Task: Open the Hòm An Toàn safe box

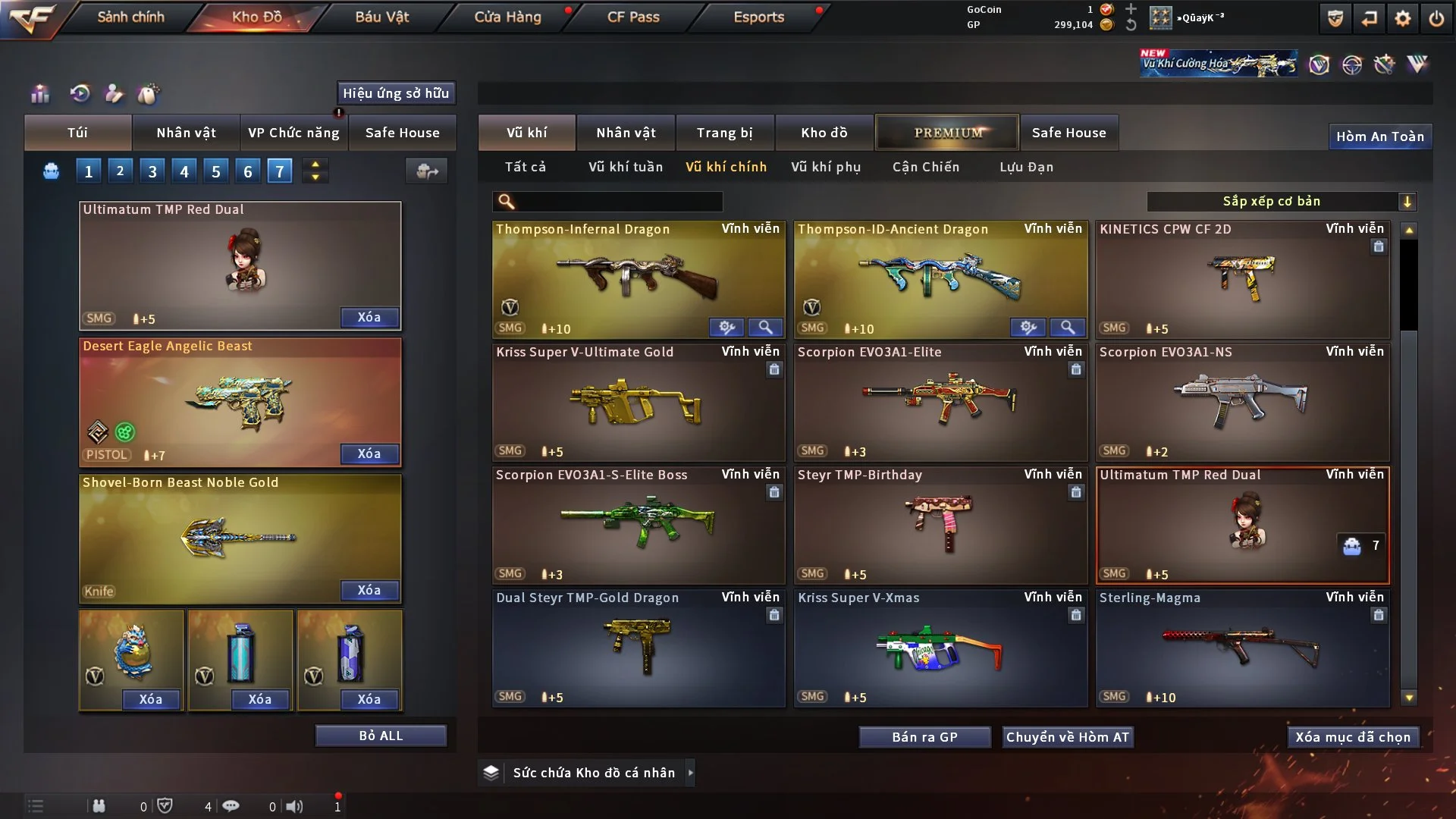Action: (x=1379, y=136)
